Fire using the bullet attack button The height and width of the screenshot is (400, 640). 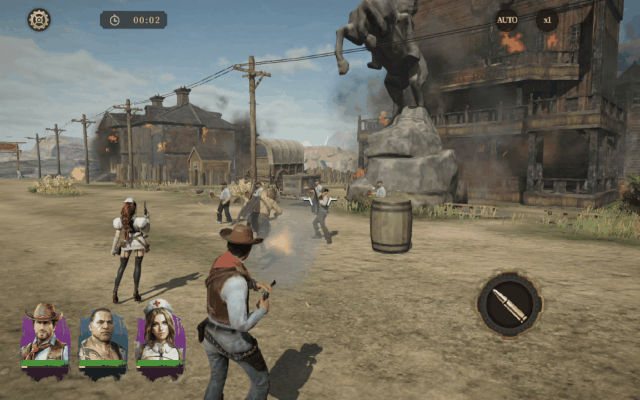509,304
